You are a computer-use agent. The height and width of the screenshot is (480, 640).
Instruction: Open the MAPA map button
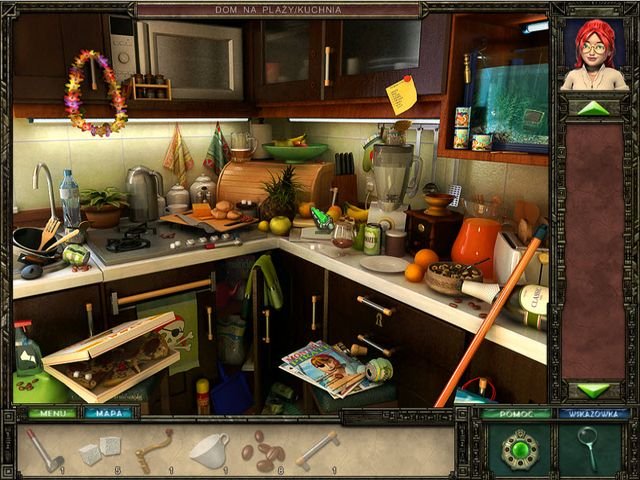tap(108, 412)
